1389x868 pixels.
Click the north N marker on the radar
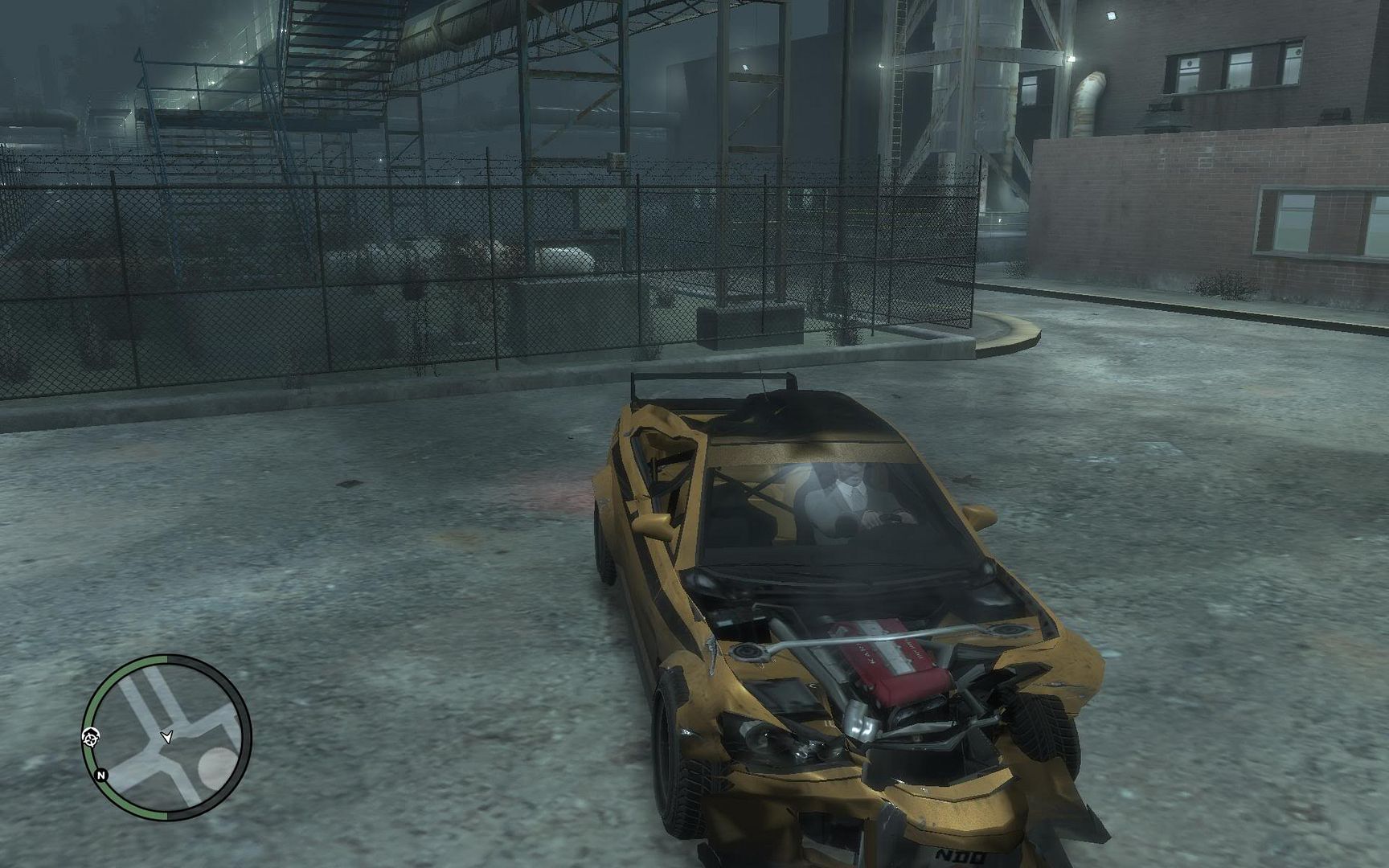point(101,776)
